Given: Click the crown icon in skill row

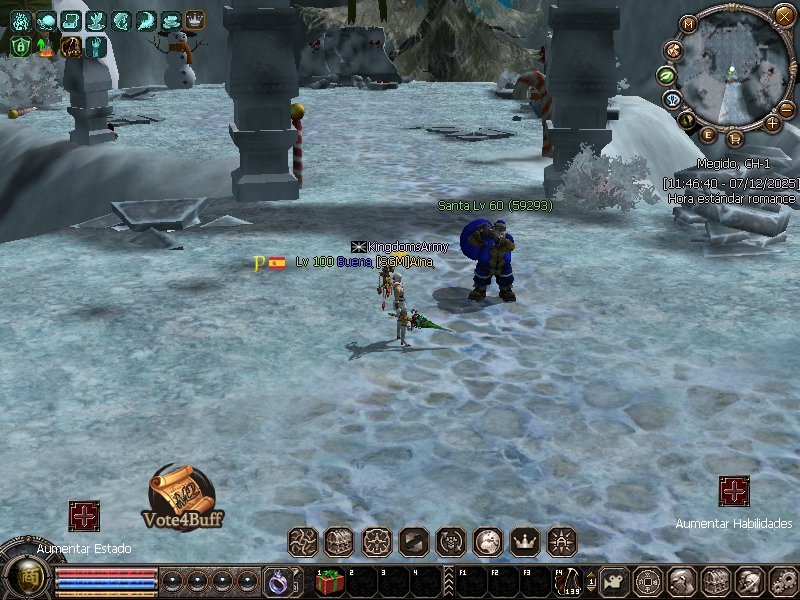Looking at the screenshot, I should click(x=524, y=541).
